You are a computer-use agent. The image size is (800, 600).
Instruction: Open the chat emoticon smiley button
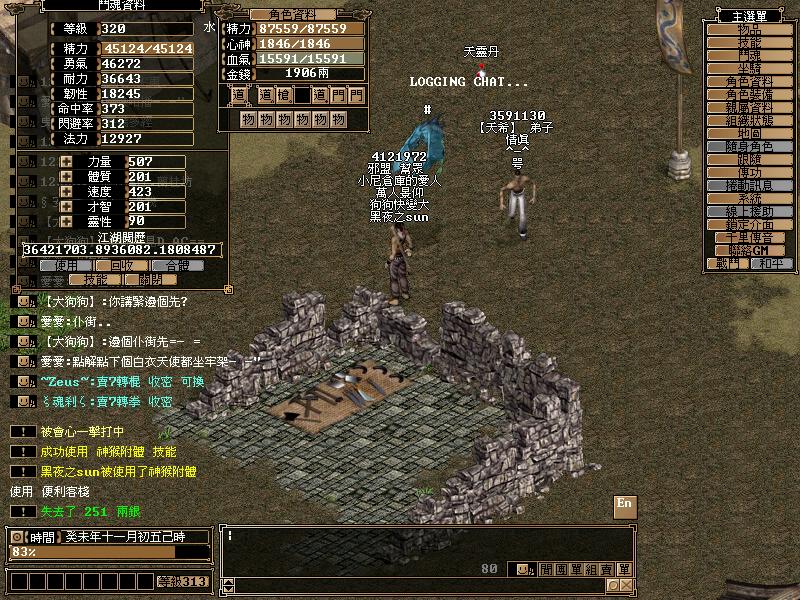tap(522, 569)
